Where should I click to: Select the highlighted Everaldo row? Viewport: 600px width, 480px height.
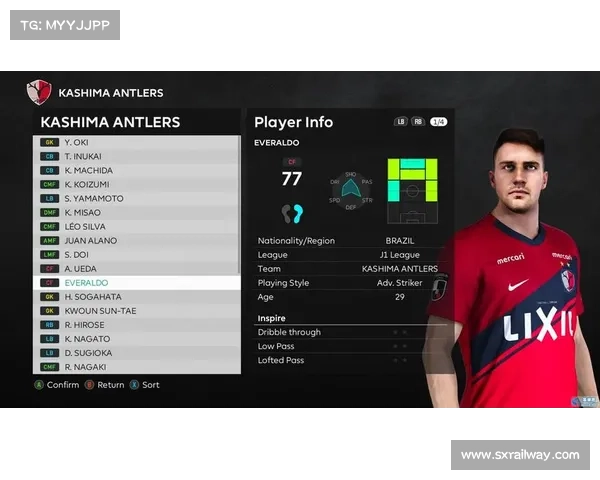[137, 283]
